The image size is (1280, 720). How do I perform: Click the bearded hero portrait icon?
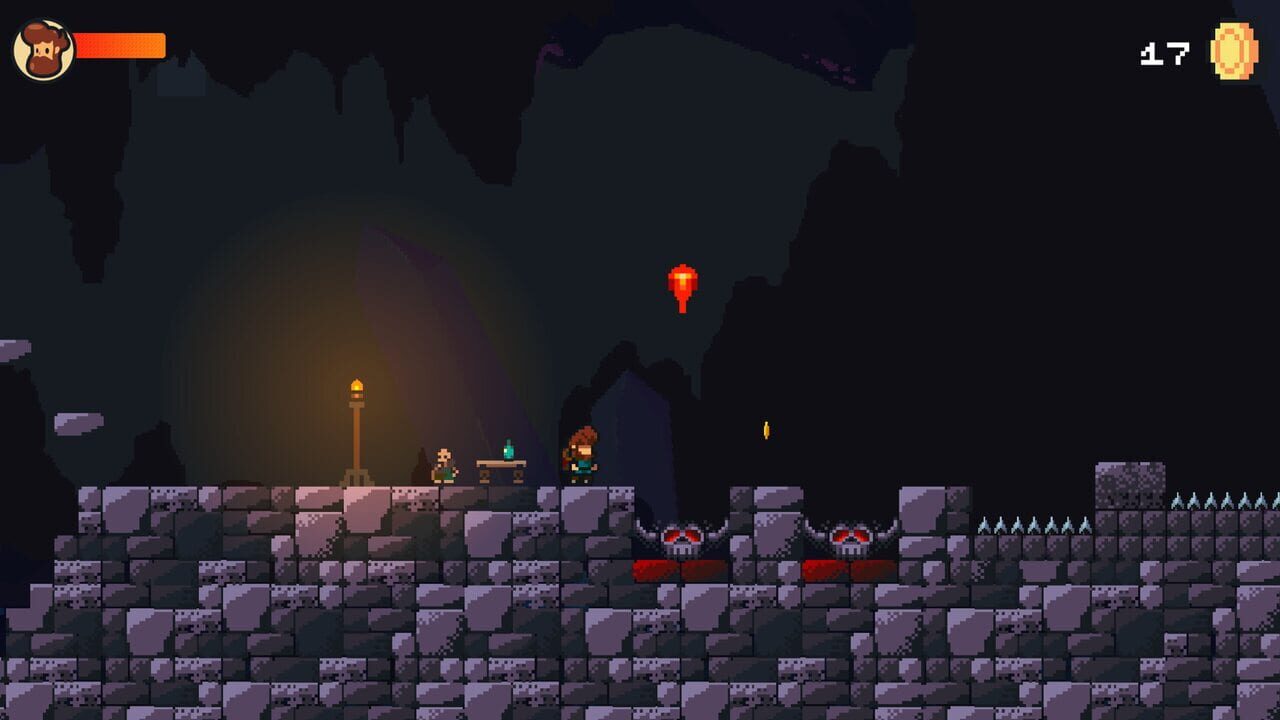coord(44,50)
